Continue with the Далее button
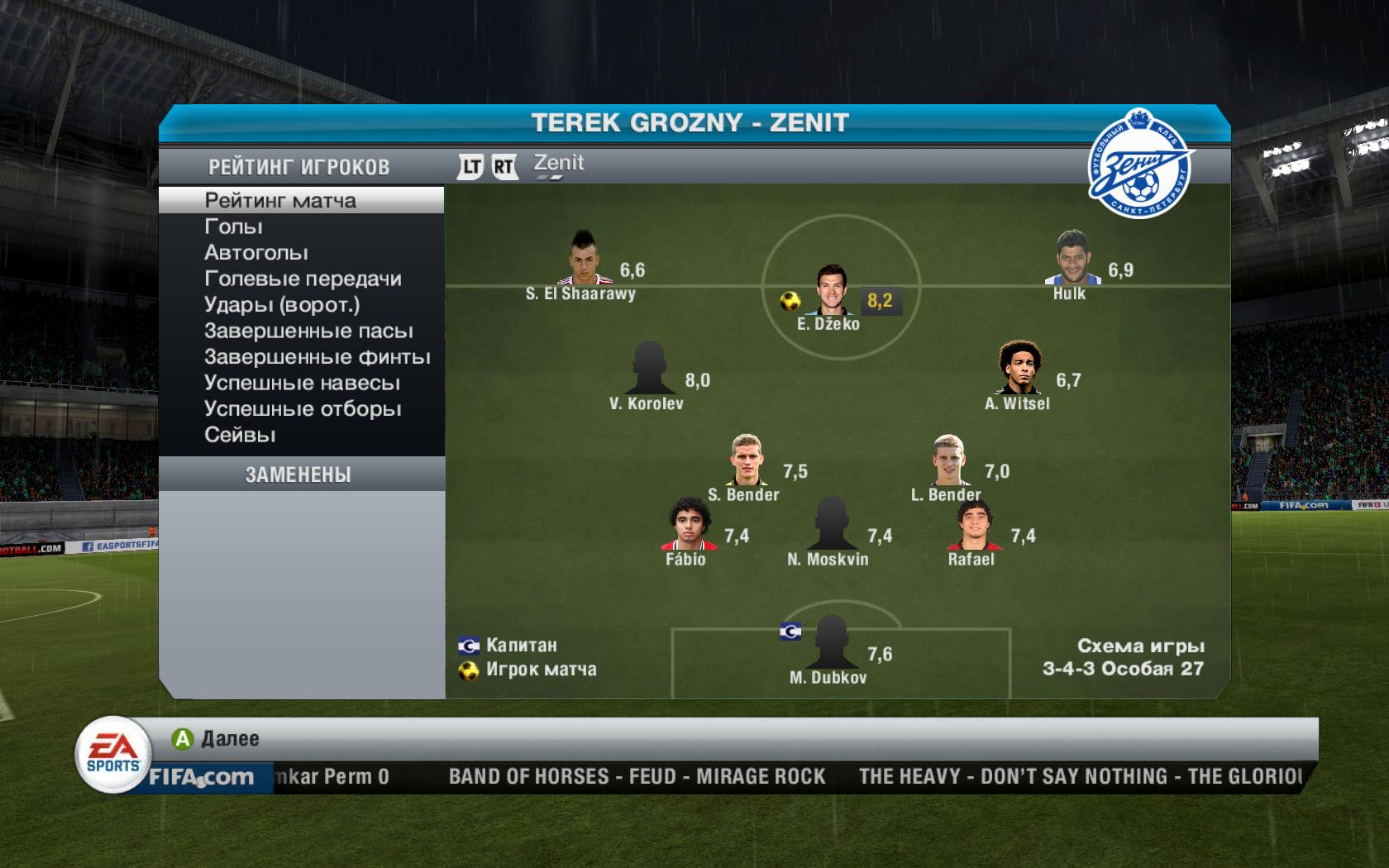The height and width of the screenshot is (868, 1389). [x=216, y=739]
